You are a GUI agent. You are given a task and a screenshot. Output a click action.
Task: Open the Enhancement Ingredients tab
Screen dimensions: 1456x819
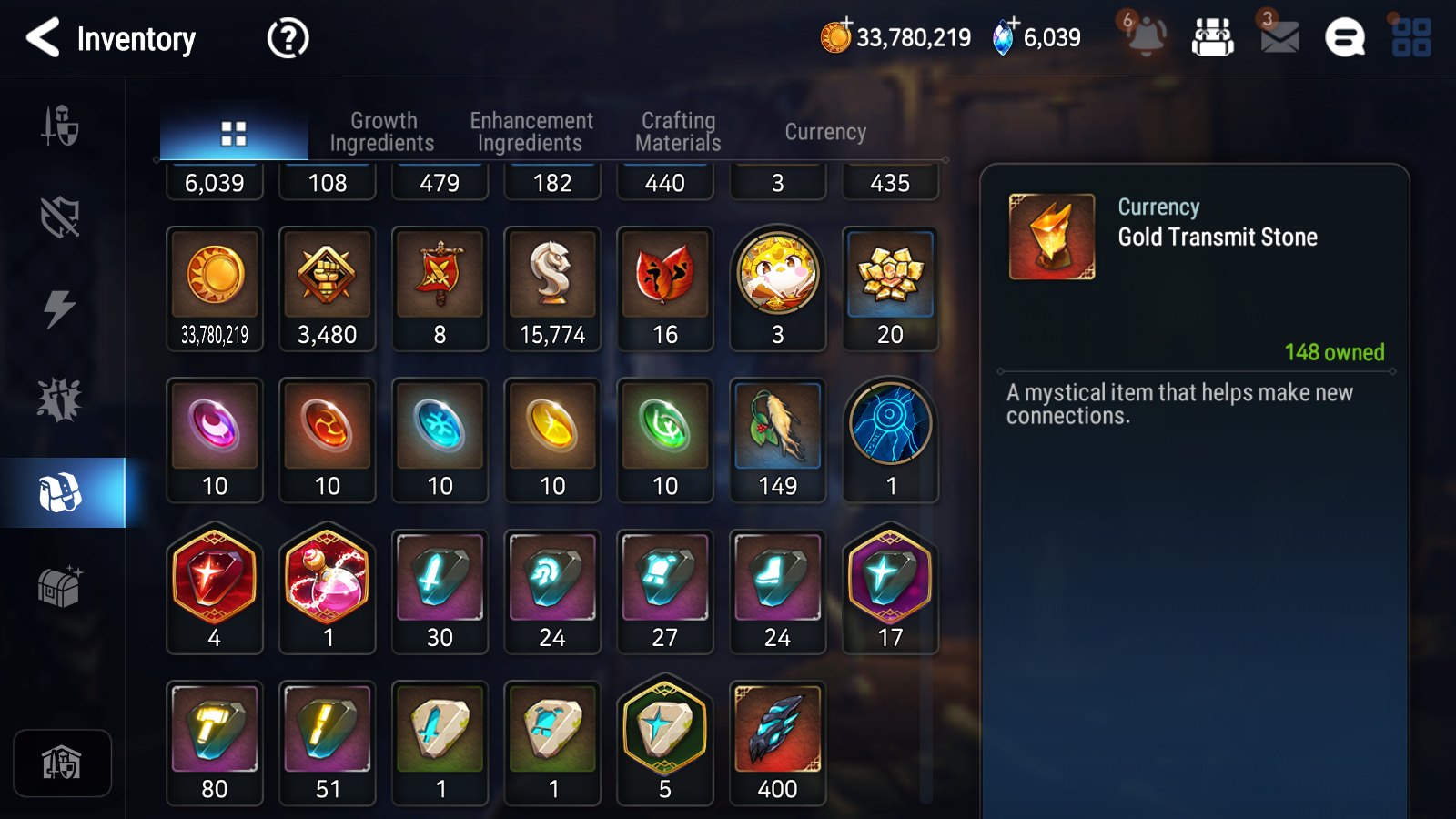[x=531, y=132]
